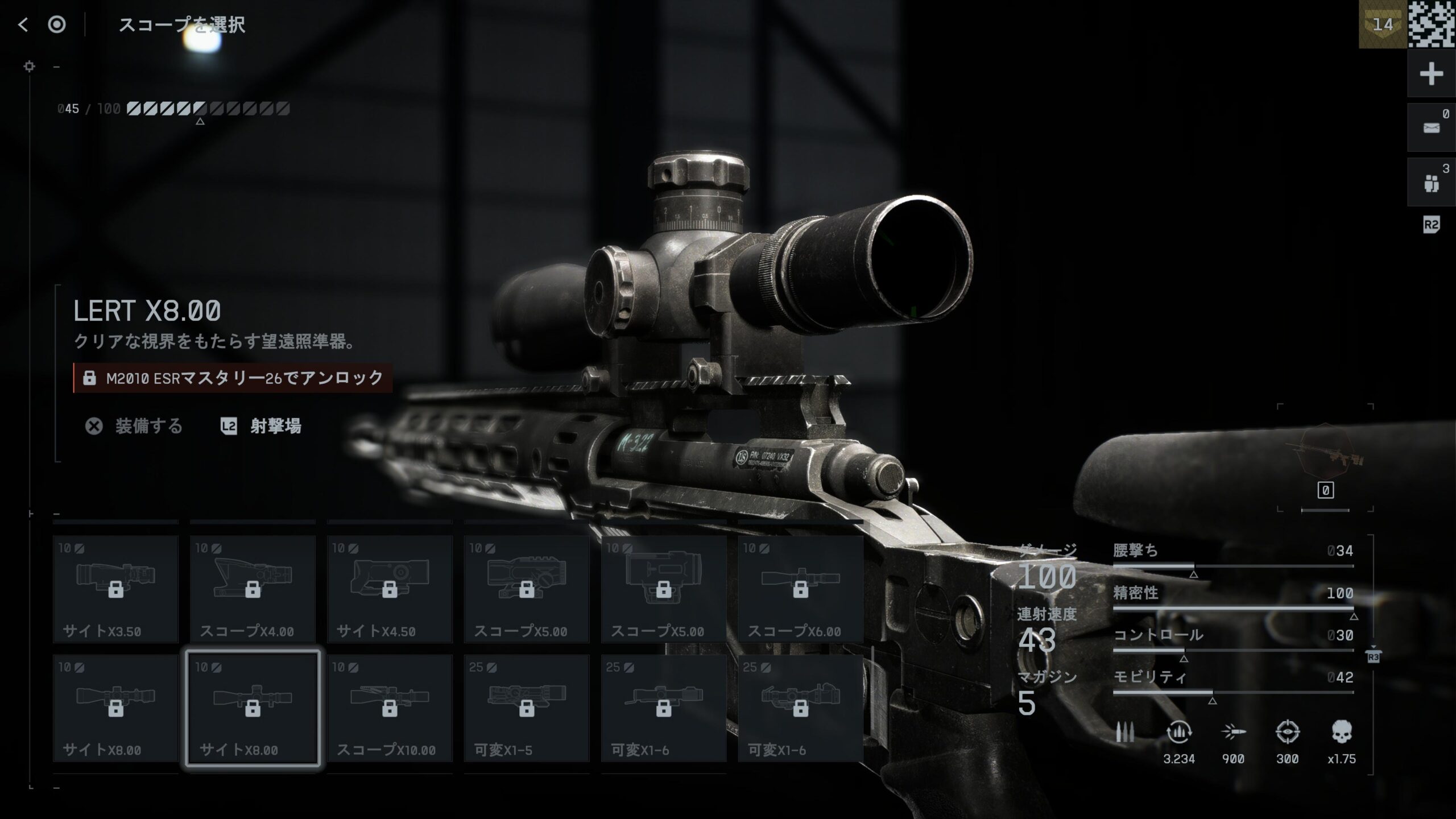The height and width of the screenshot is (819, 1456).
Task: Select the スコープX6.00 scope tile
Action: tap(801, 589)
